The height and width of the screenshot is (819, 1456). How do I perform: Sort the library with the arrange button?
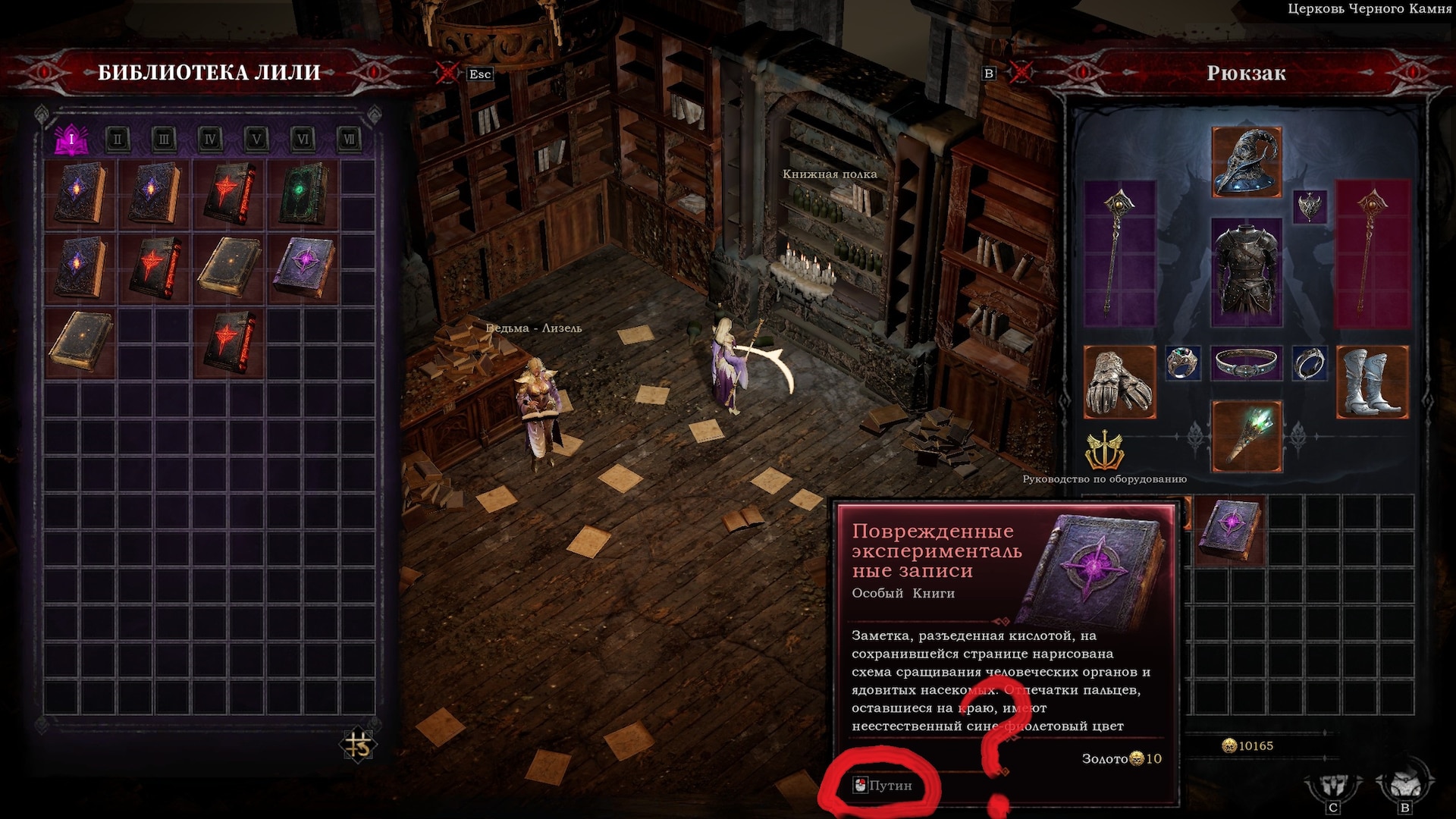click(x=358, y=745)
